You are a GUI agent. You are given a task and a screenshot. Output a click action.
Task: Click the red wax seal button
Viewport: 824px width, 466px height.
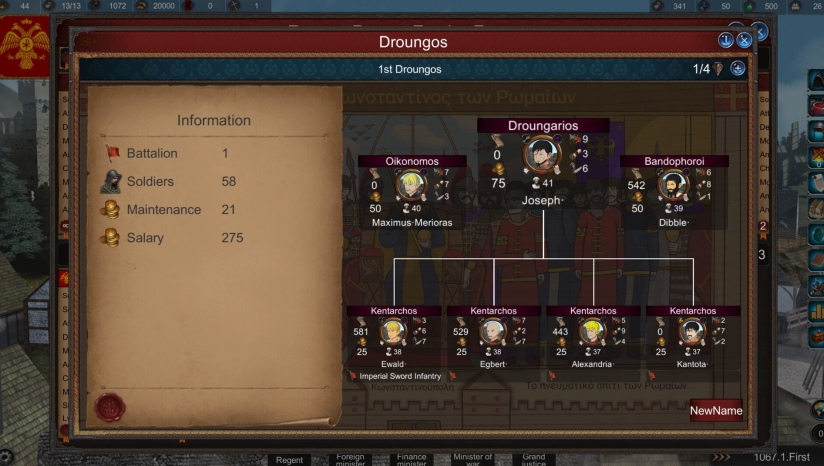pos(109,407)
